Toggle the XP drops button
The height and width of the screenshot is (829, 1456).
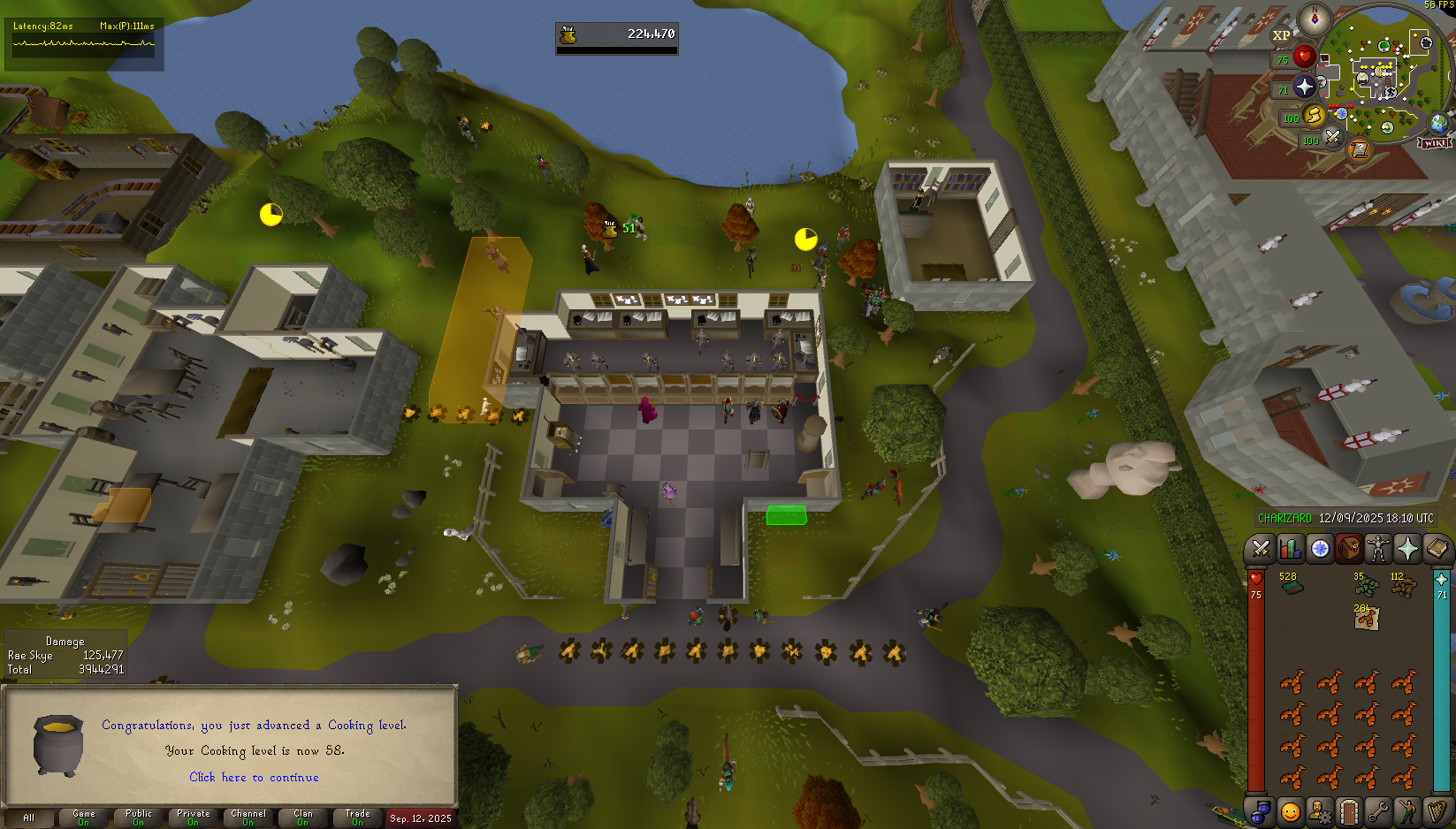point(1281,35)
